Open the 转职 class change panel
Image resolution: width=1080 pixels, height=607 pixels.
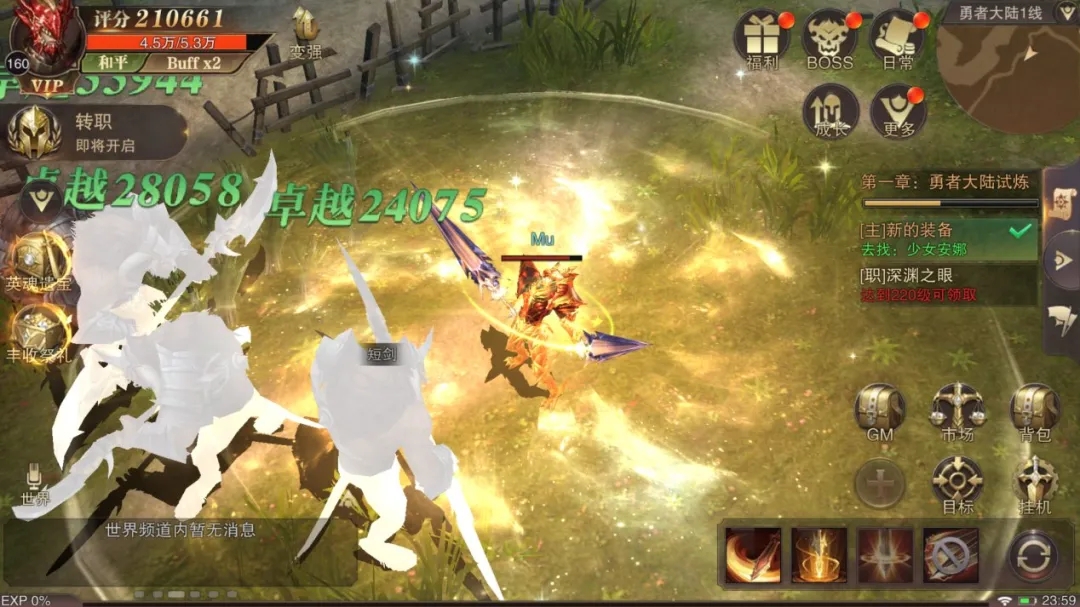pos(95,133)
